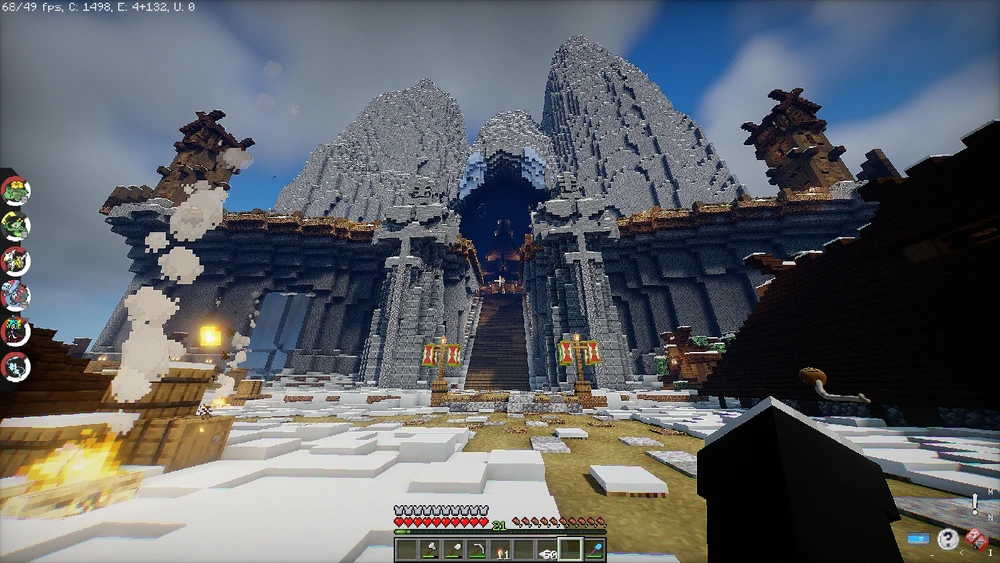Select the iron shovel hotbar slot
Viewport: 1000px width, 563px height.
coord(452,549)
